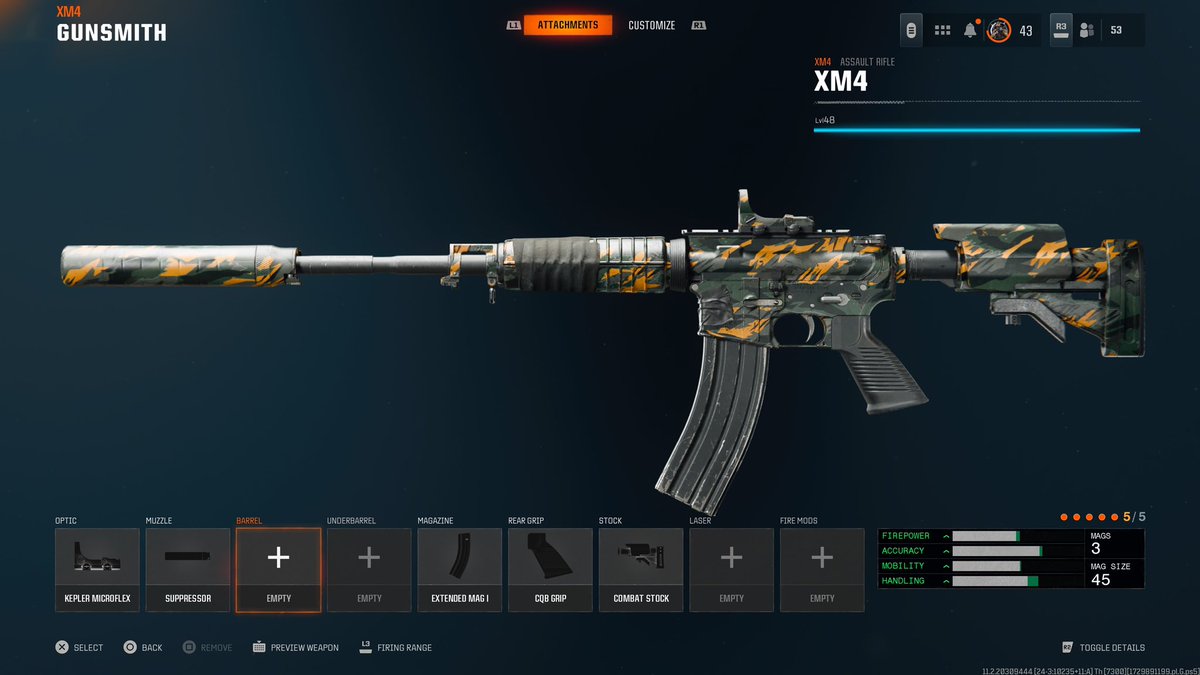The width and height of the screenshot is (1200, 675).
Task: Open the empty Barrel attachment slot
Action: tap(278, 569)
